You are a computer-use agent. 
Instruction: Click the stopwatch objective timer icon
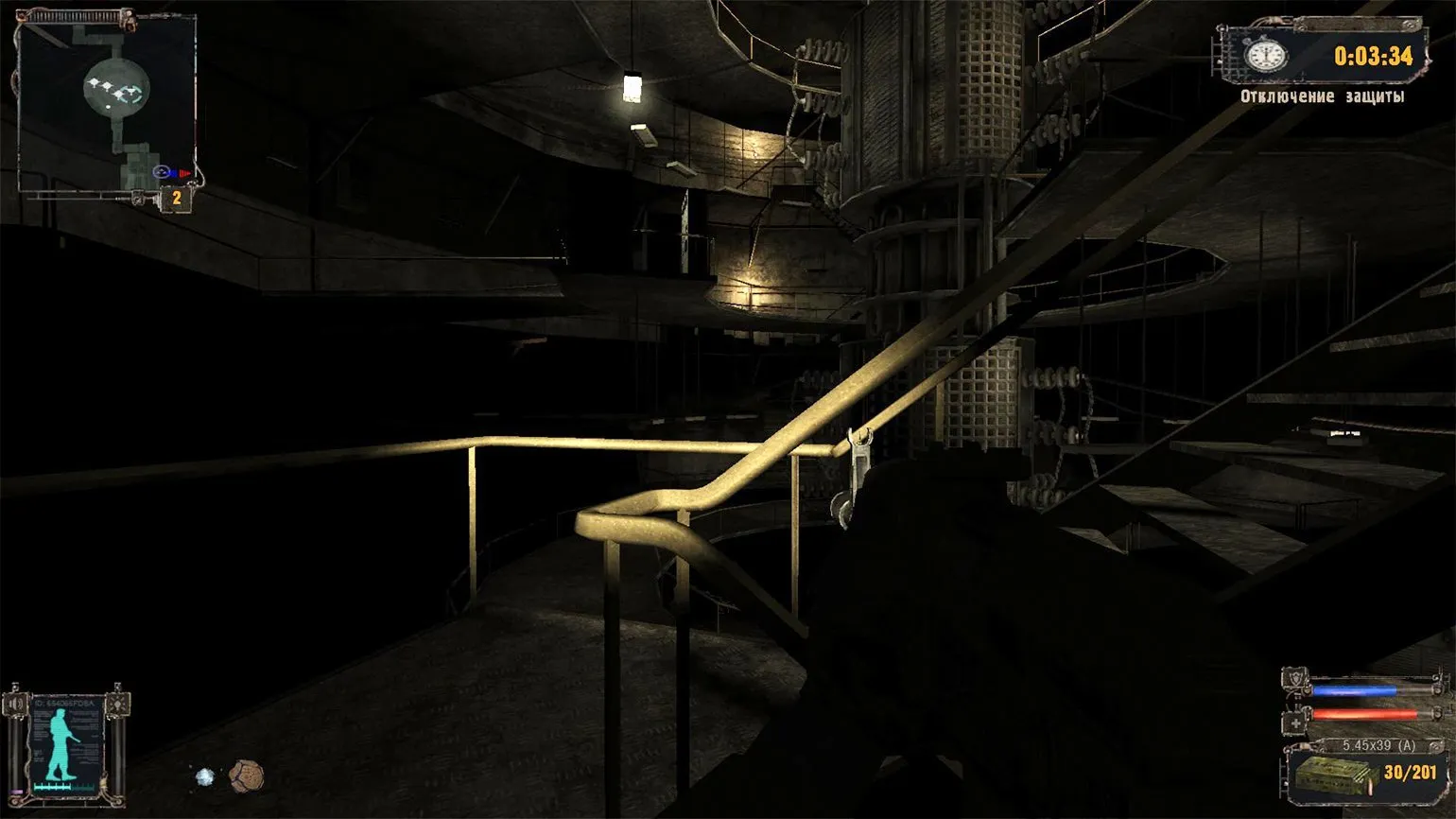click(x=1265, y=55)
